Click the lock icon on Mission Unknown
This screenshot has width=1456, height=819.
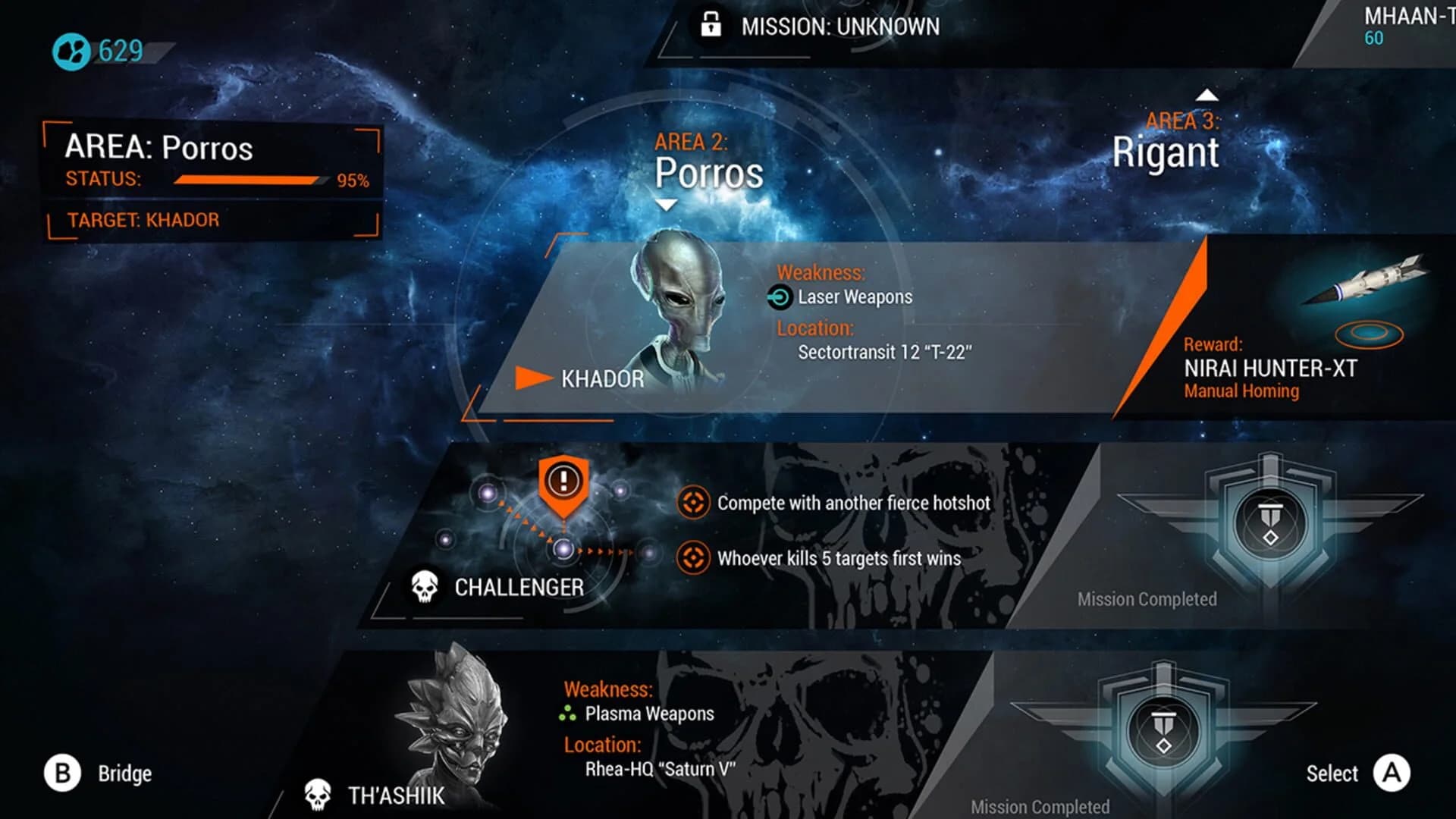(711, 25)
